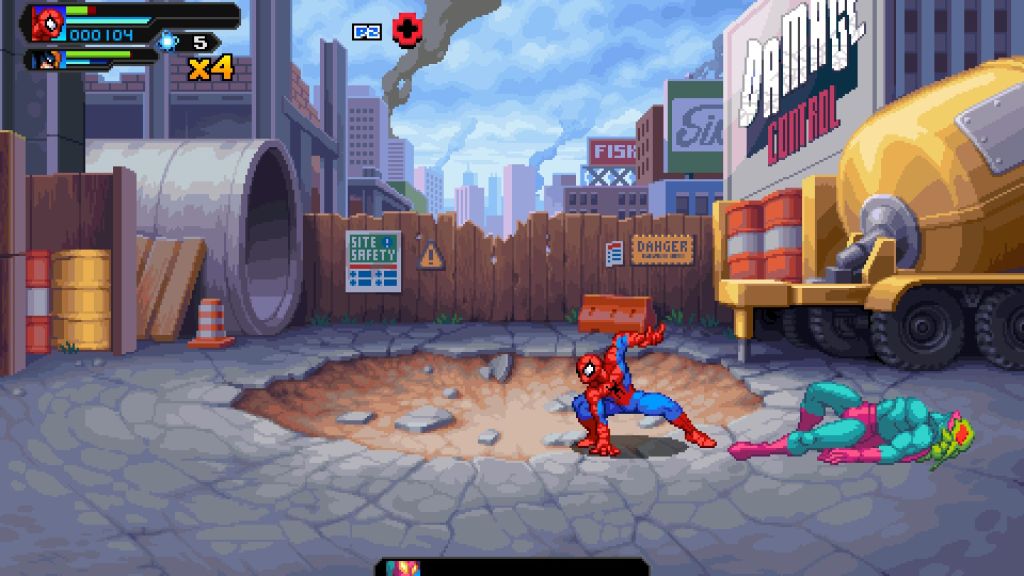This screenshot has height=576, width=1024.
Task: Click the enemy portrait in bottom bar
Action: (x=405, y=568)
